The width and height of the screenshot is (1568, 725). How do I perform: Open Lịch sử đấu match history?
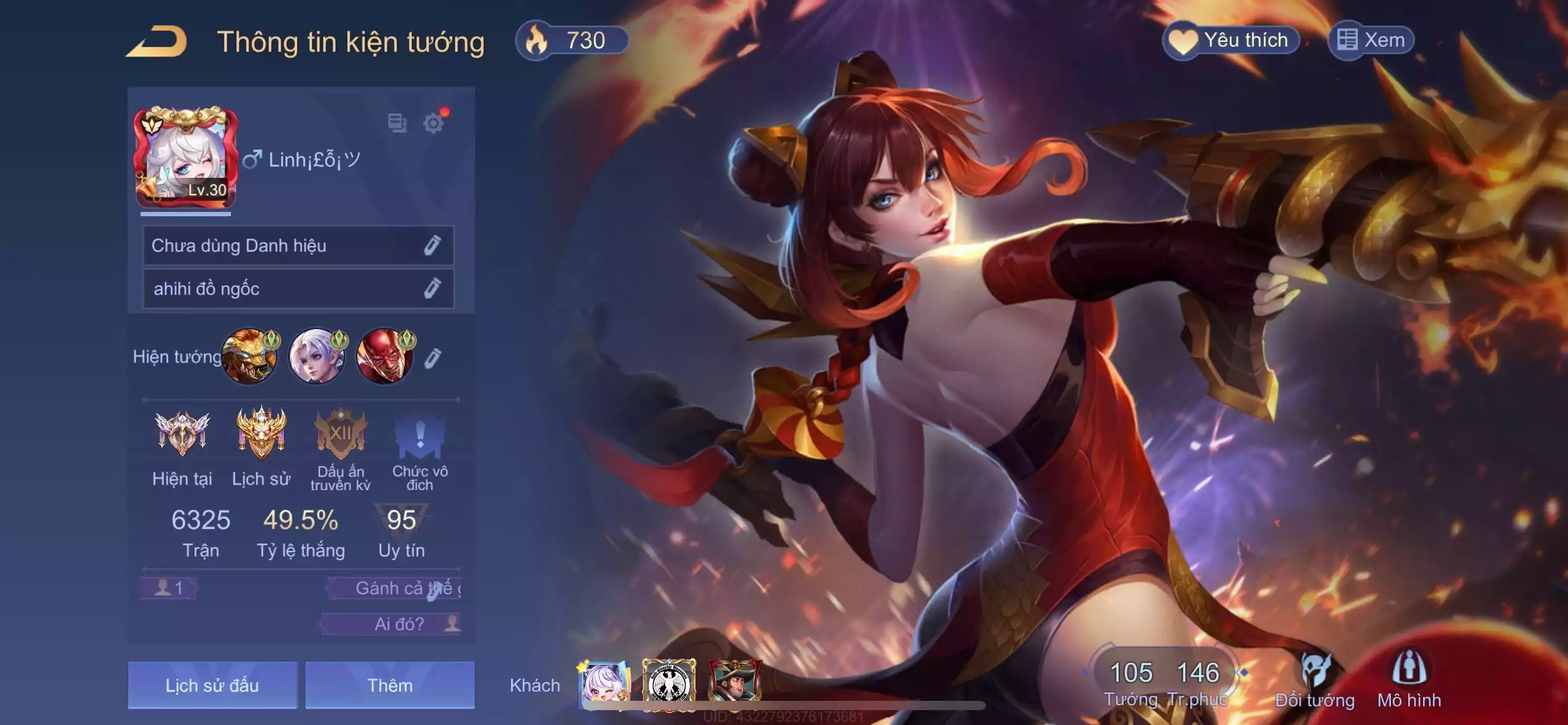[x=212, y=685]
